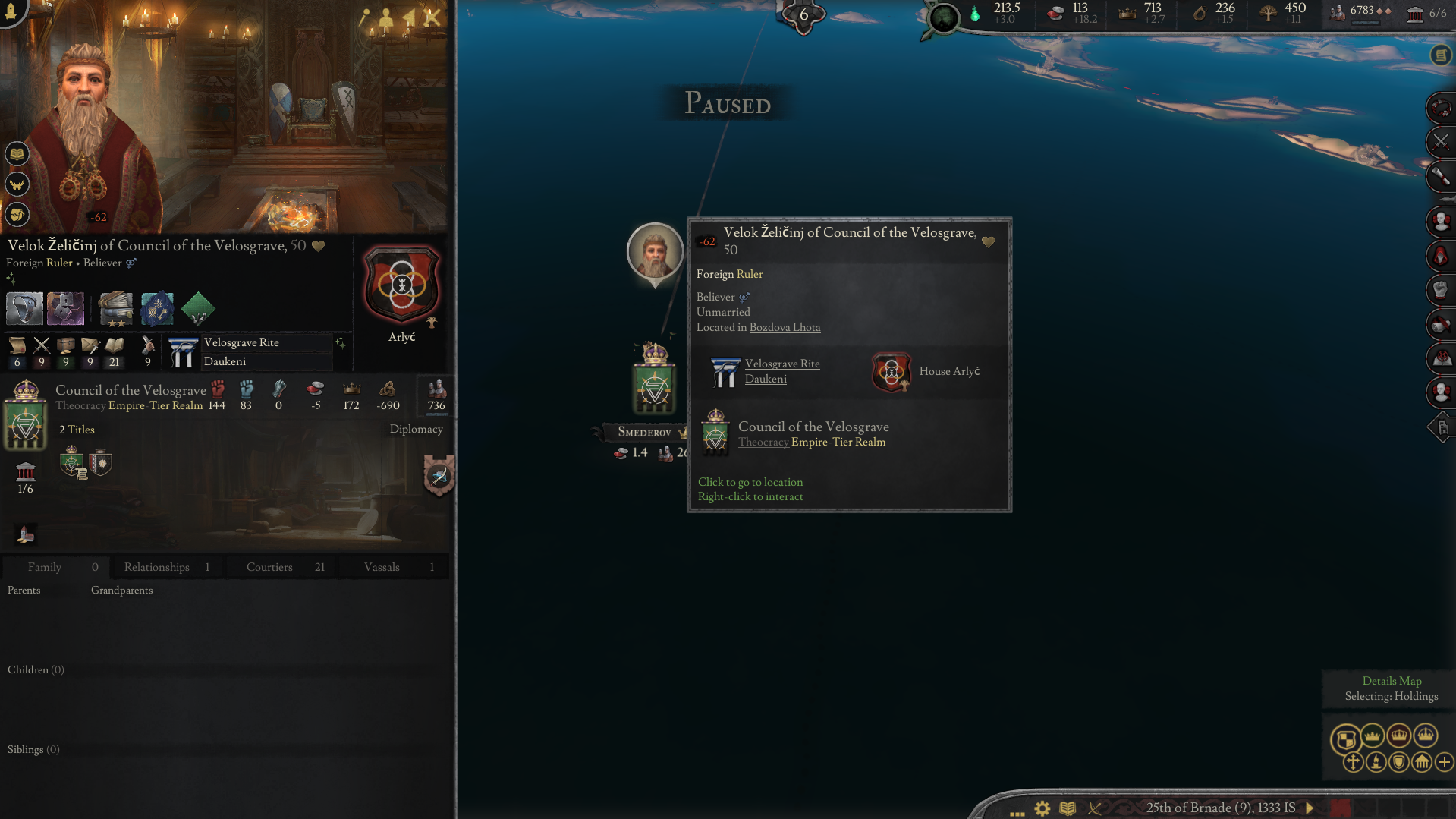
Task: Open the Bozdova Lhota location link
Action: coord(785,327)
